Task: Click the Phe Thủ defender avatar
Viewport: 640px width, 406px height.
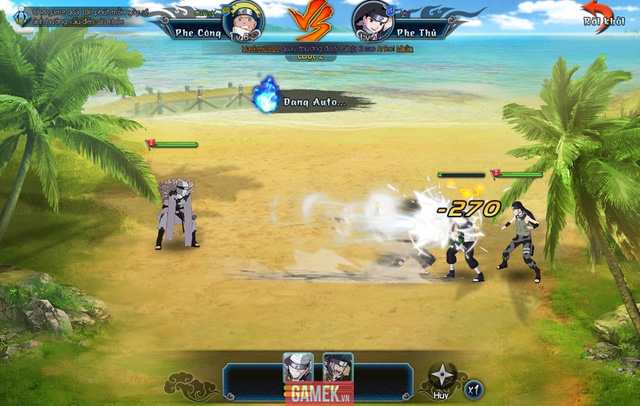Action: pos(372,21)
